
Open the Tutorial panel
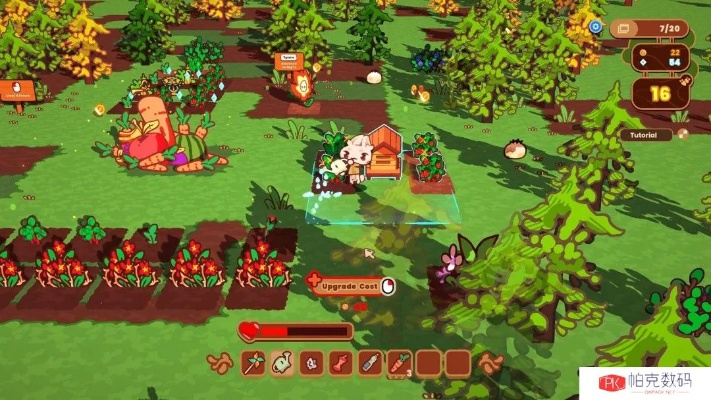click(x=643, y=134)
